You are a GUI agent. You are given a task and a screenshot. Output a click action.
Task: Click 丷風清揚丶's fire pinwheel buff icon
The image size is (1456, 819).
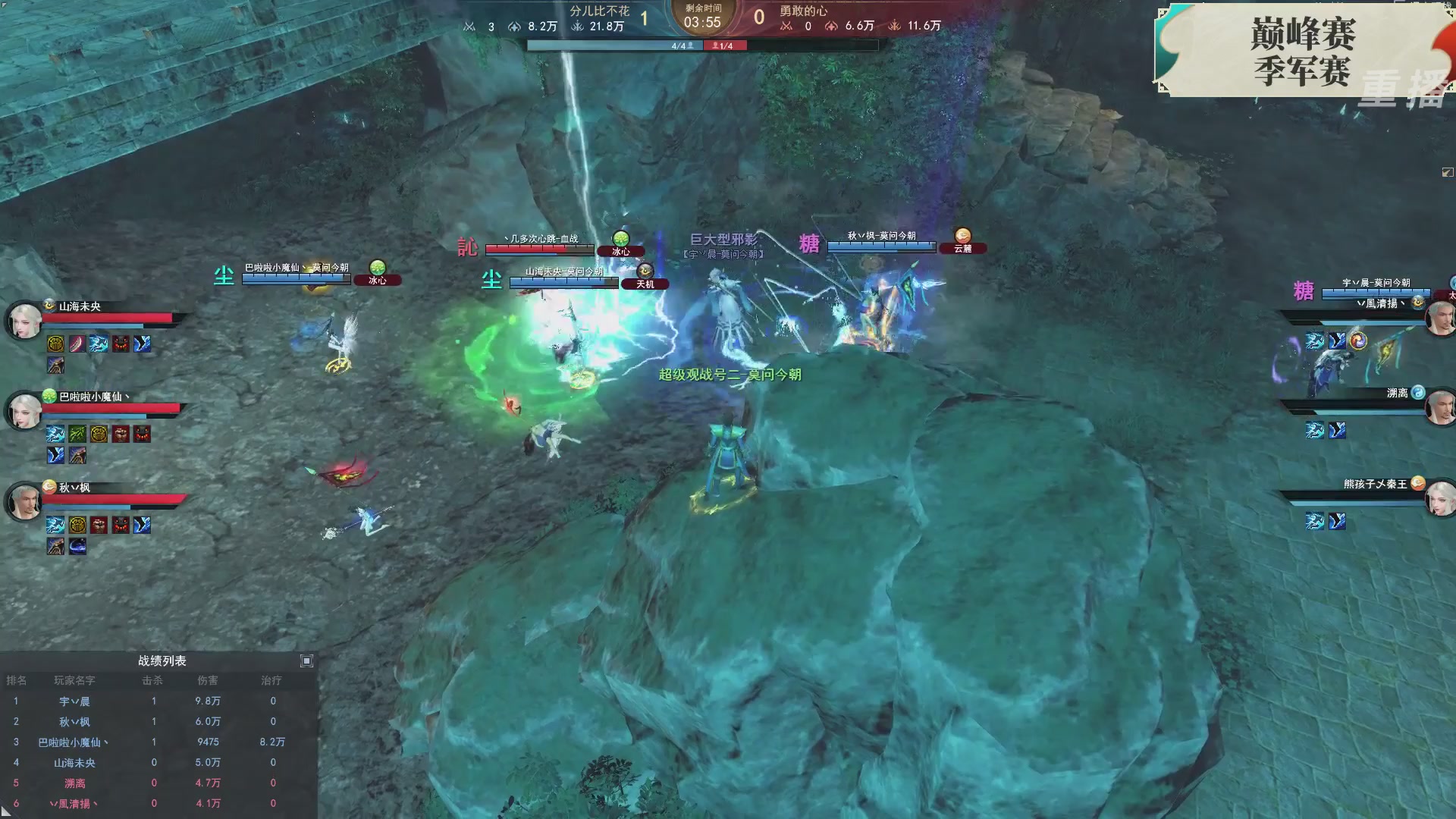[x=1357, y=340]
